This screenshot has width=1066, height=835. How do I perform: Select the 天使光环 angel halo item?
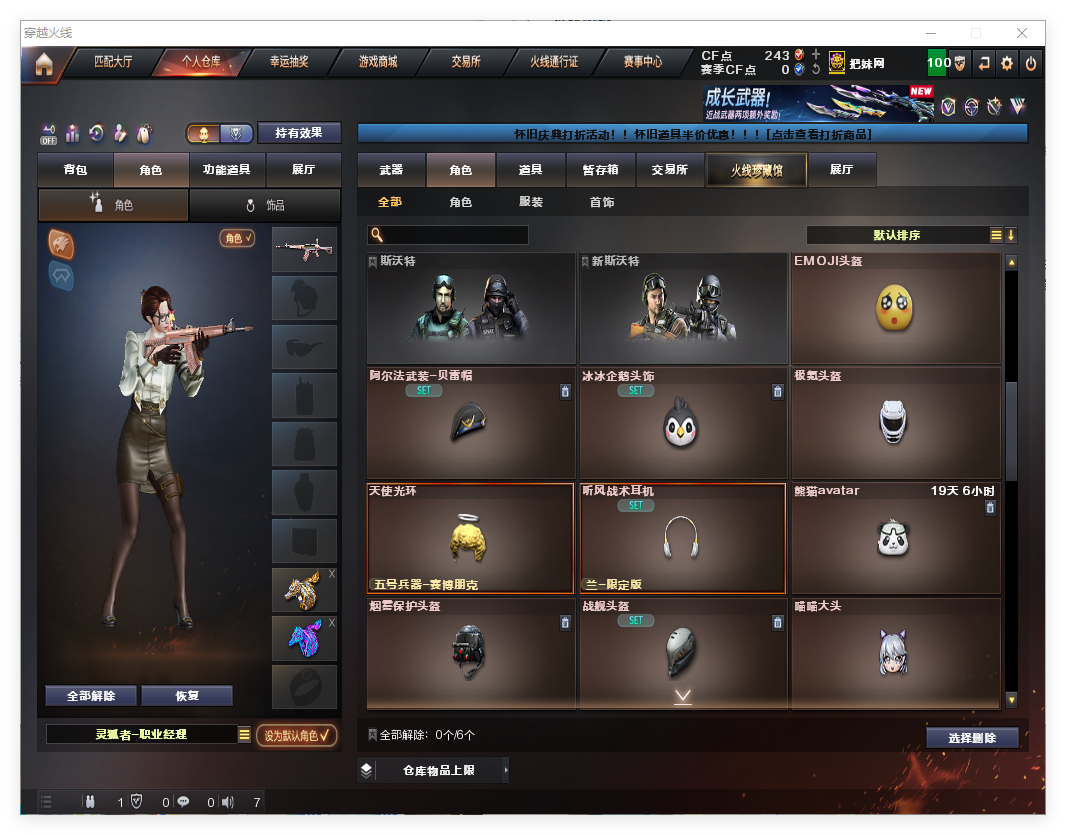click(x=471, y=538)
